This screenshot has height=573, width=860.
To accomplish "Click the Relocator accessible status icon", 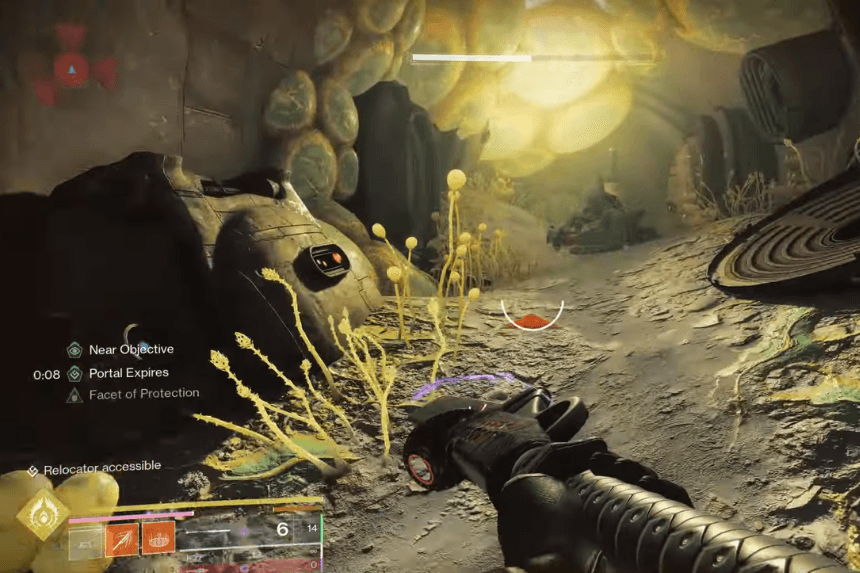I will (x=33, y=469).
